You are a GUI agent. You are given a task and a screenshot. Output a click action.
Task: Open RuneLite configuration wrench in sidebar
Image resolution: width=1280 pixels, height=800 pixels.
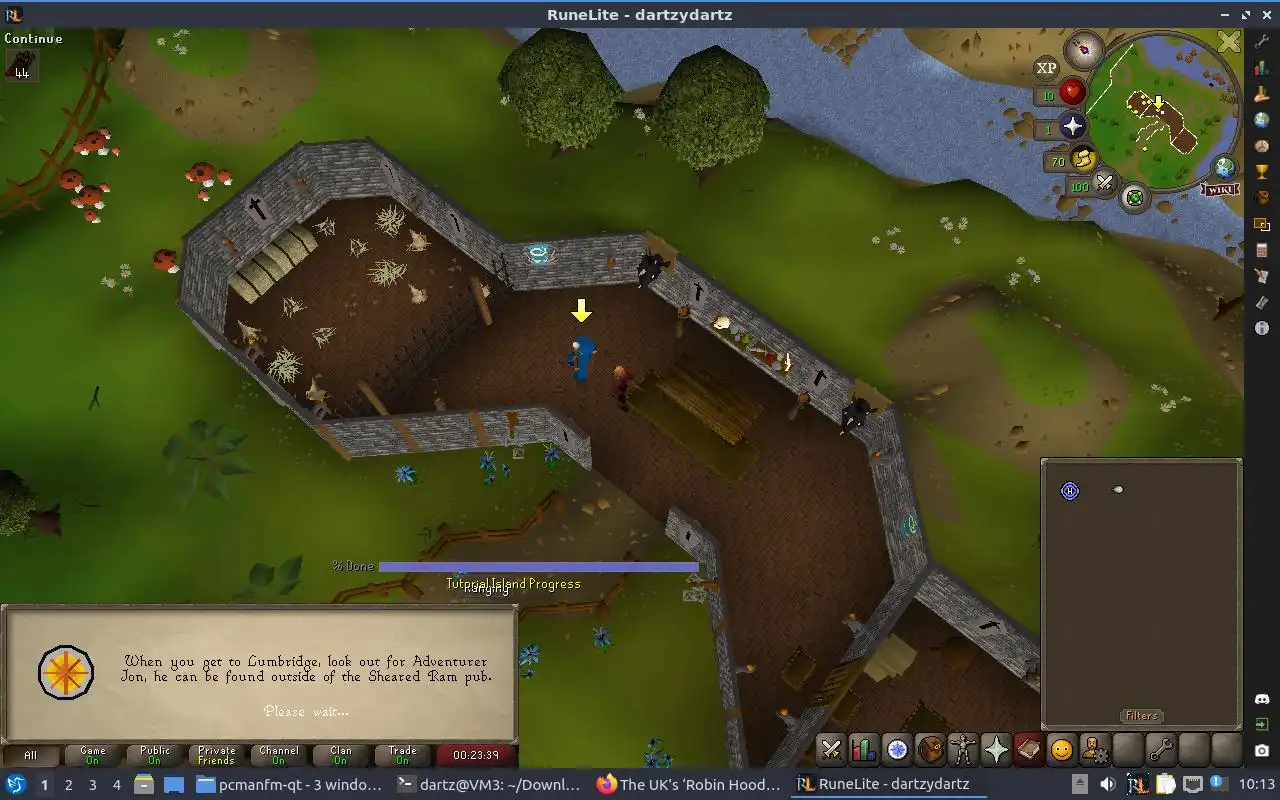[x=1262, y=42]
